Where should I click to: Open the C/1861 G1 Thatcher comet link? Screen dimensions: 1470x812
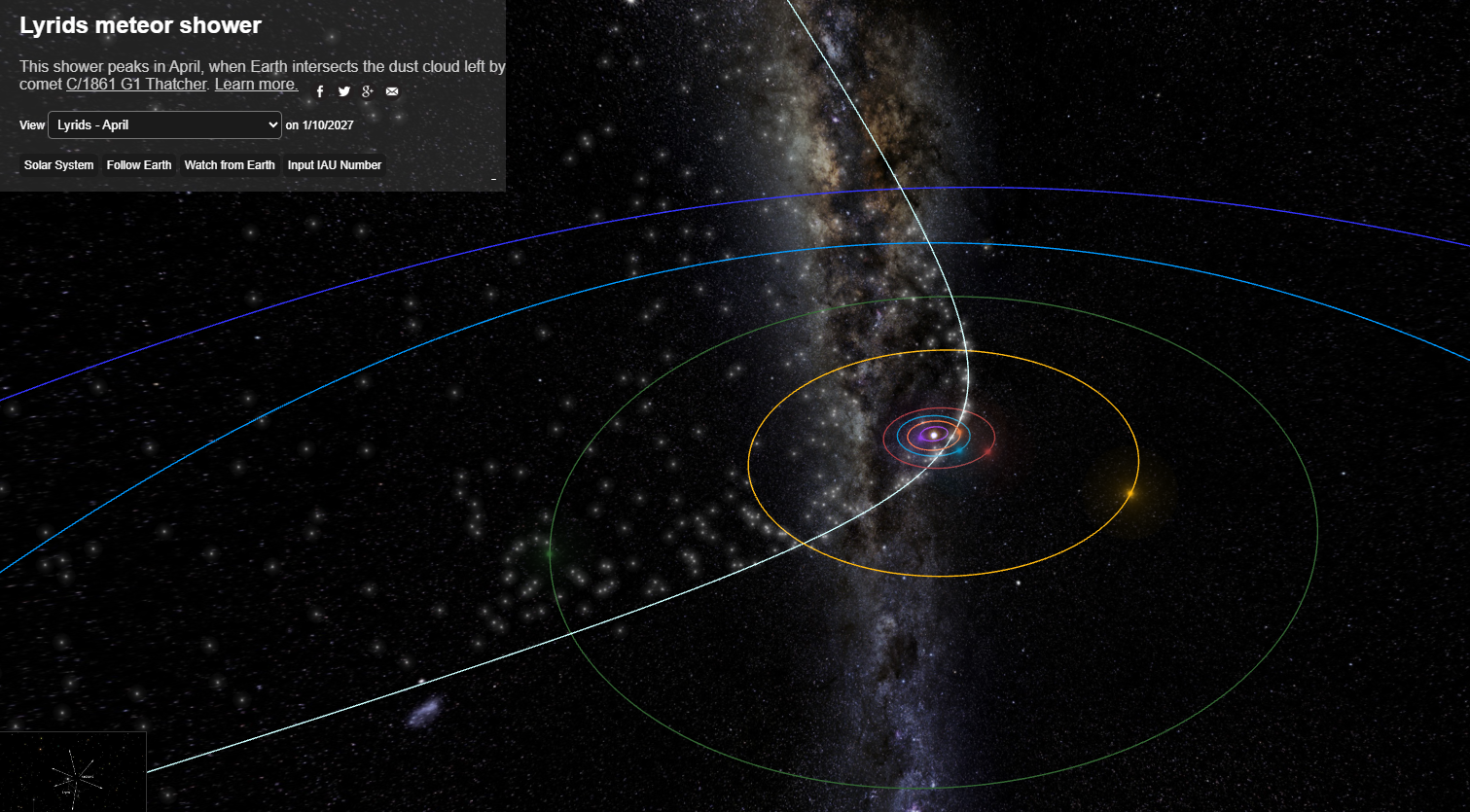pyautogui.click(x=136, y=85)
